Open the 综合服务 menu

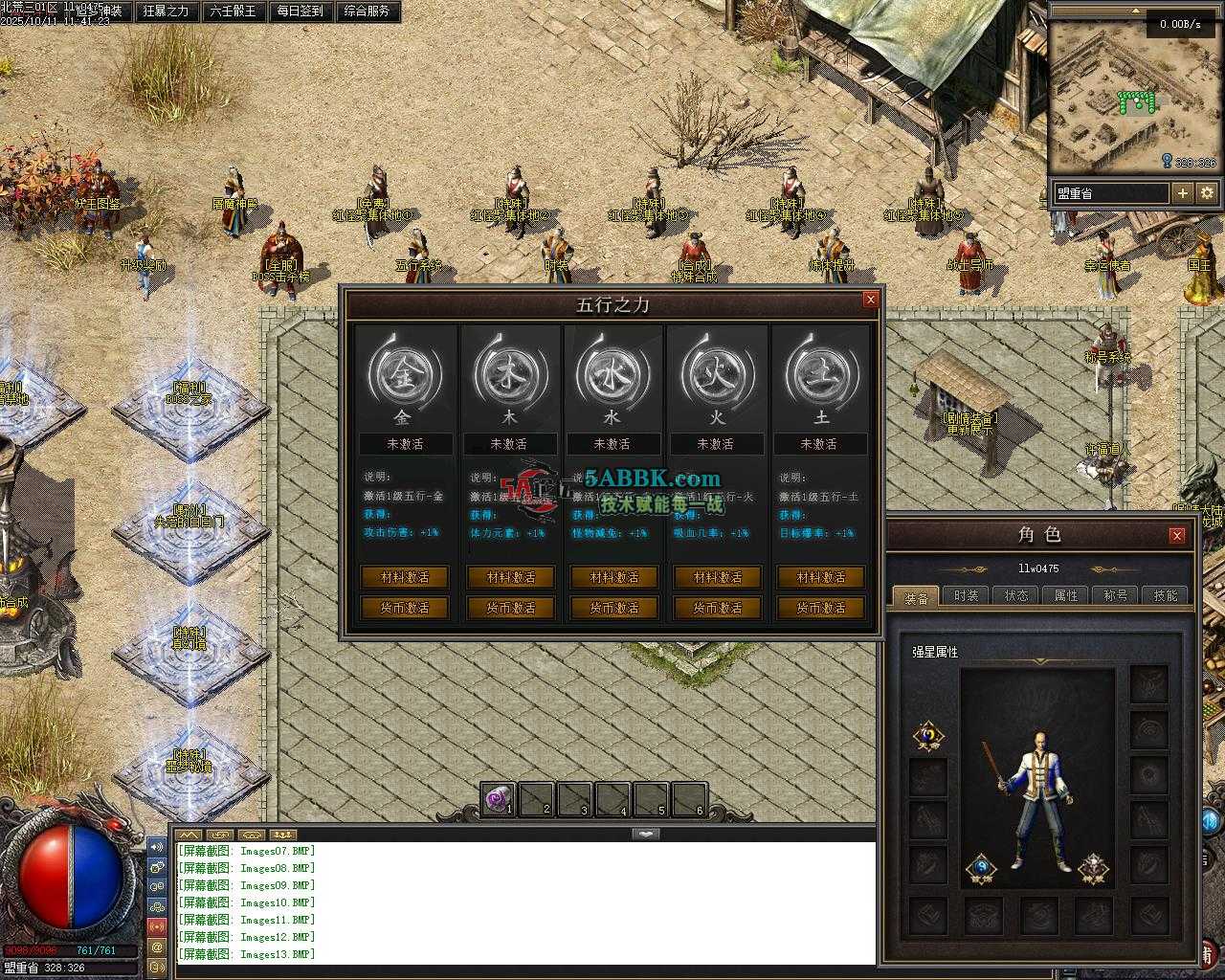[367, 11]
